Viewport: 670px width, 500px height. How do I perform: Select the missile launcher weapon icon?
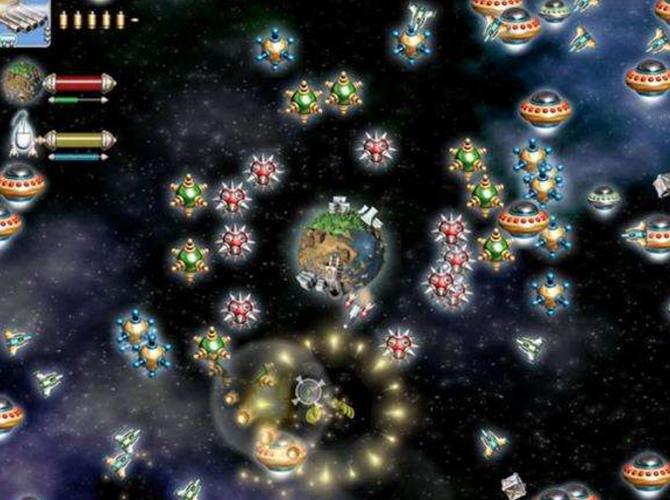click(24, 24)
